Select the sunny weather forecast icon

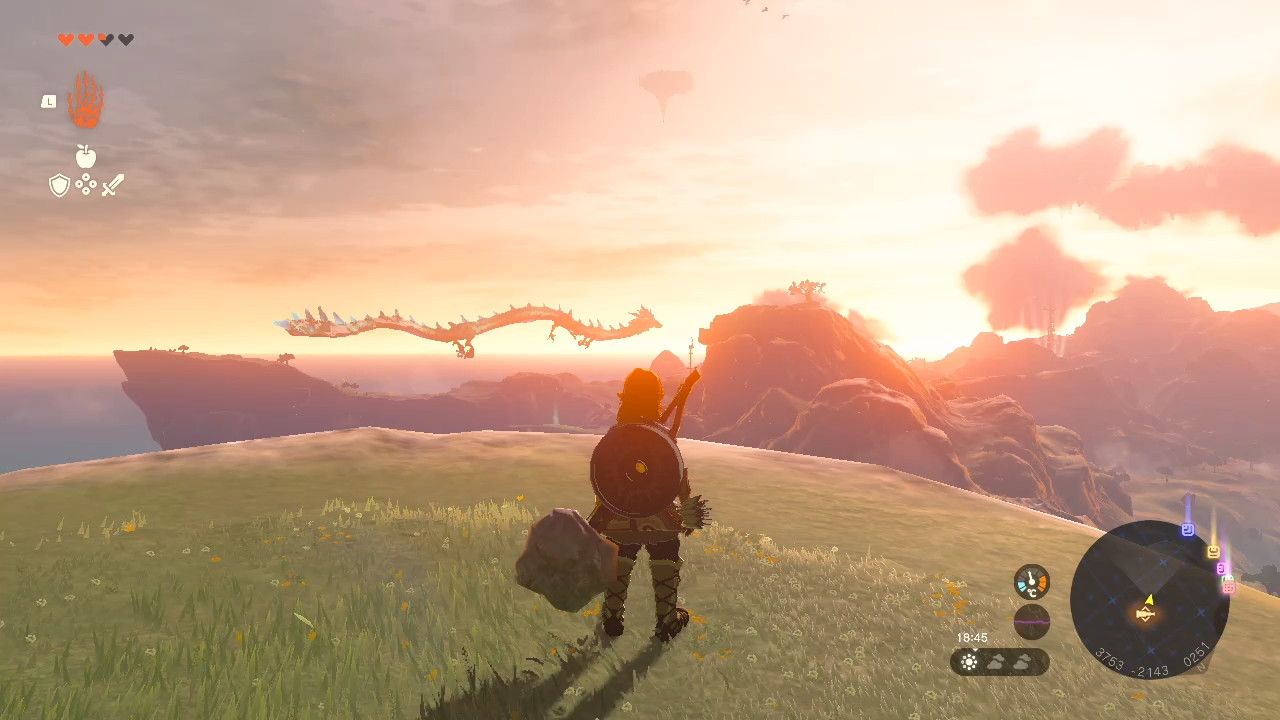(969, 661)
